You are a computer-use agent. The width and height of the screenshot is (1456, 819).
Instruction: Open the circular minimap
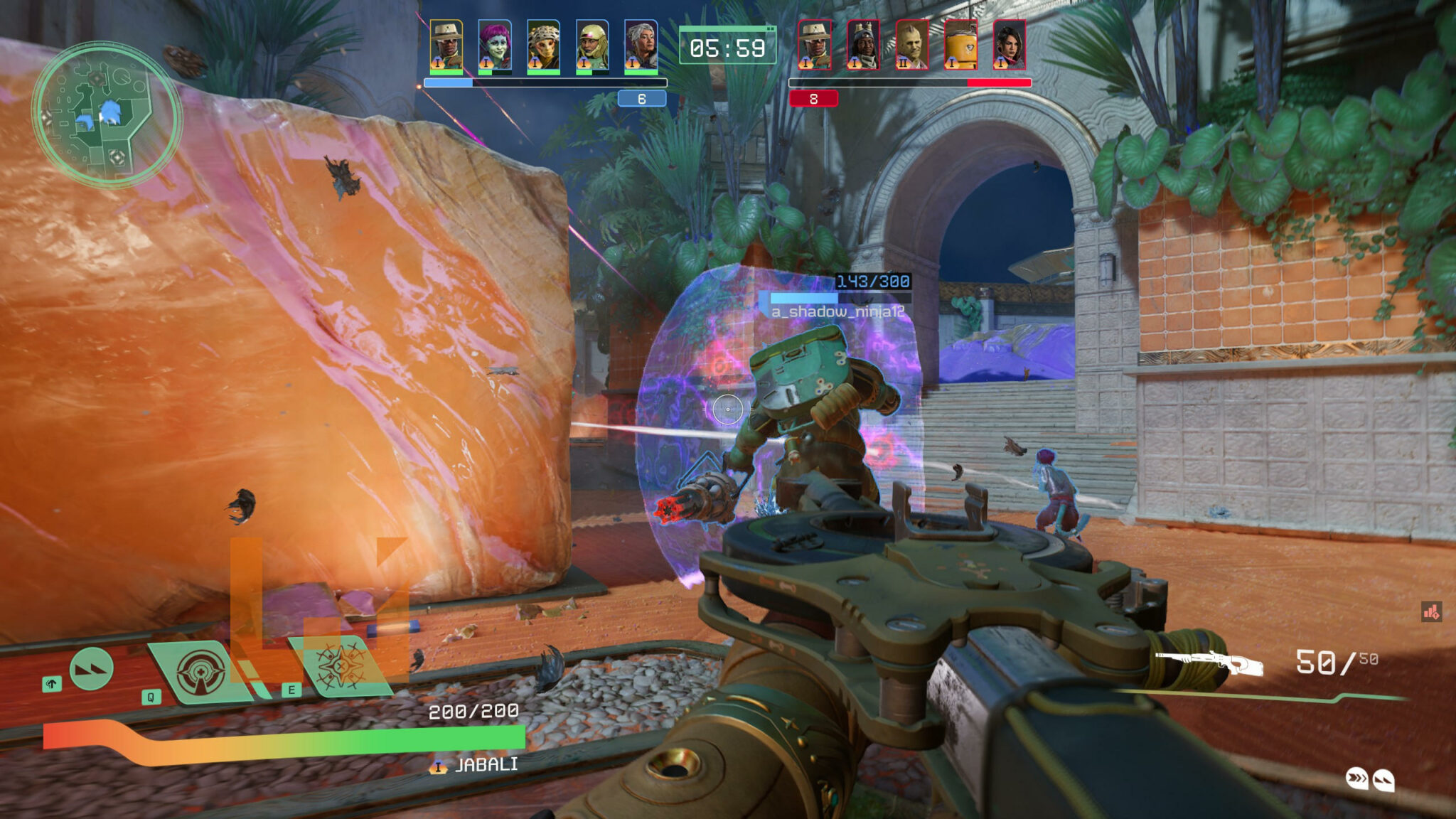point(107,115)
